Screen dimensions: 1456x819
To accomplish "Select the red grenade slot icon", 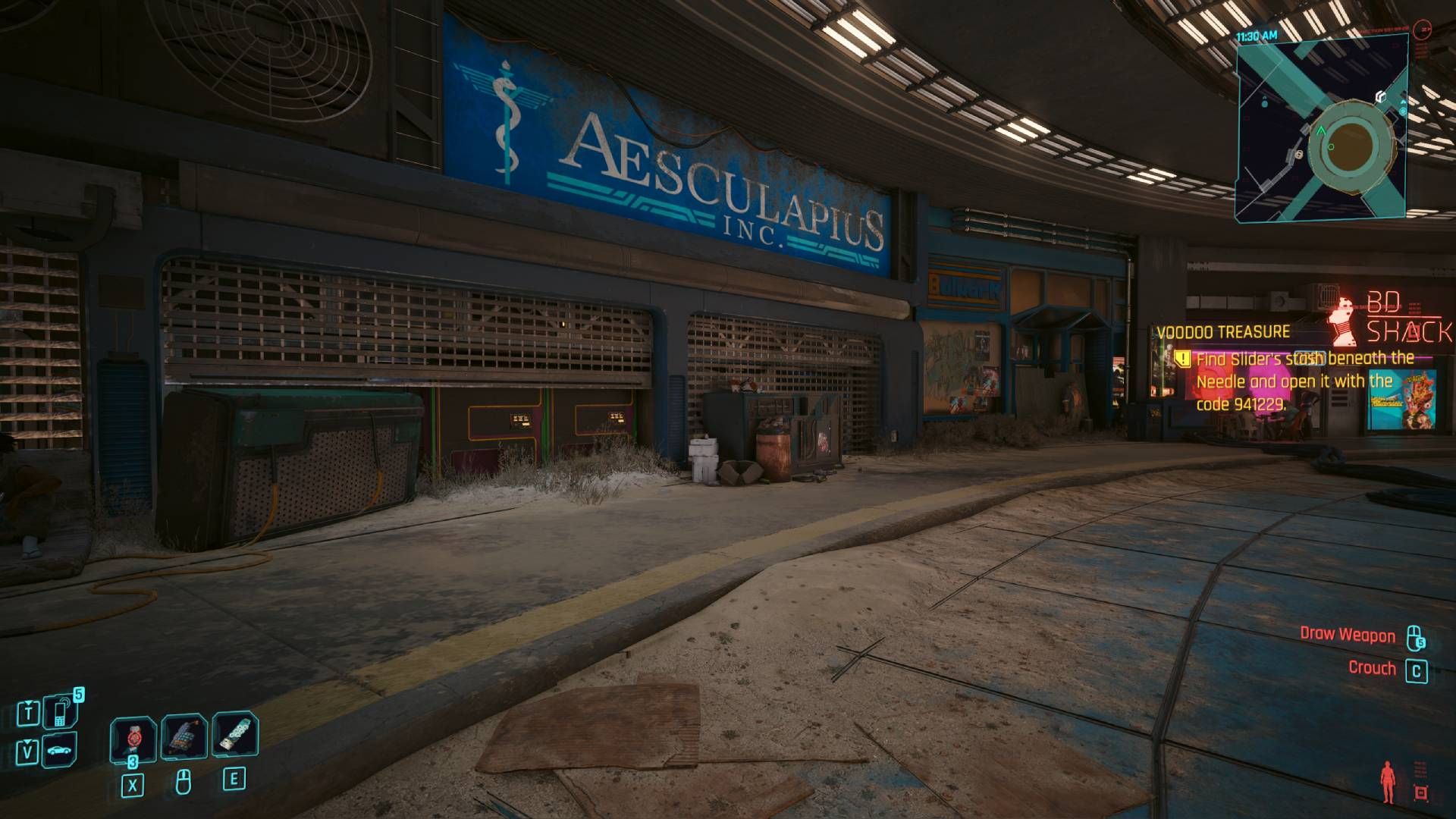I will coord(133,738).
